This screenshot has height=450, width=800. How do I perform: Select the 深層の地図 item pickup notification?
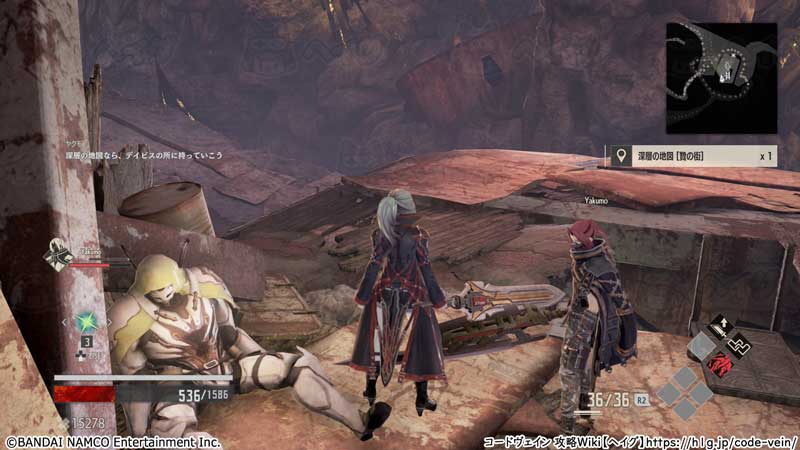coord(692,156)
